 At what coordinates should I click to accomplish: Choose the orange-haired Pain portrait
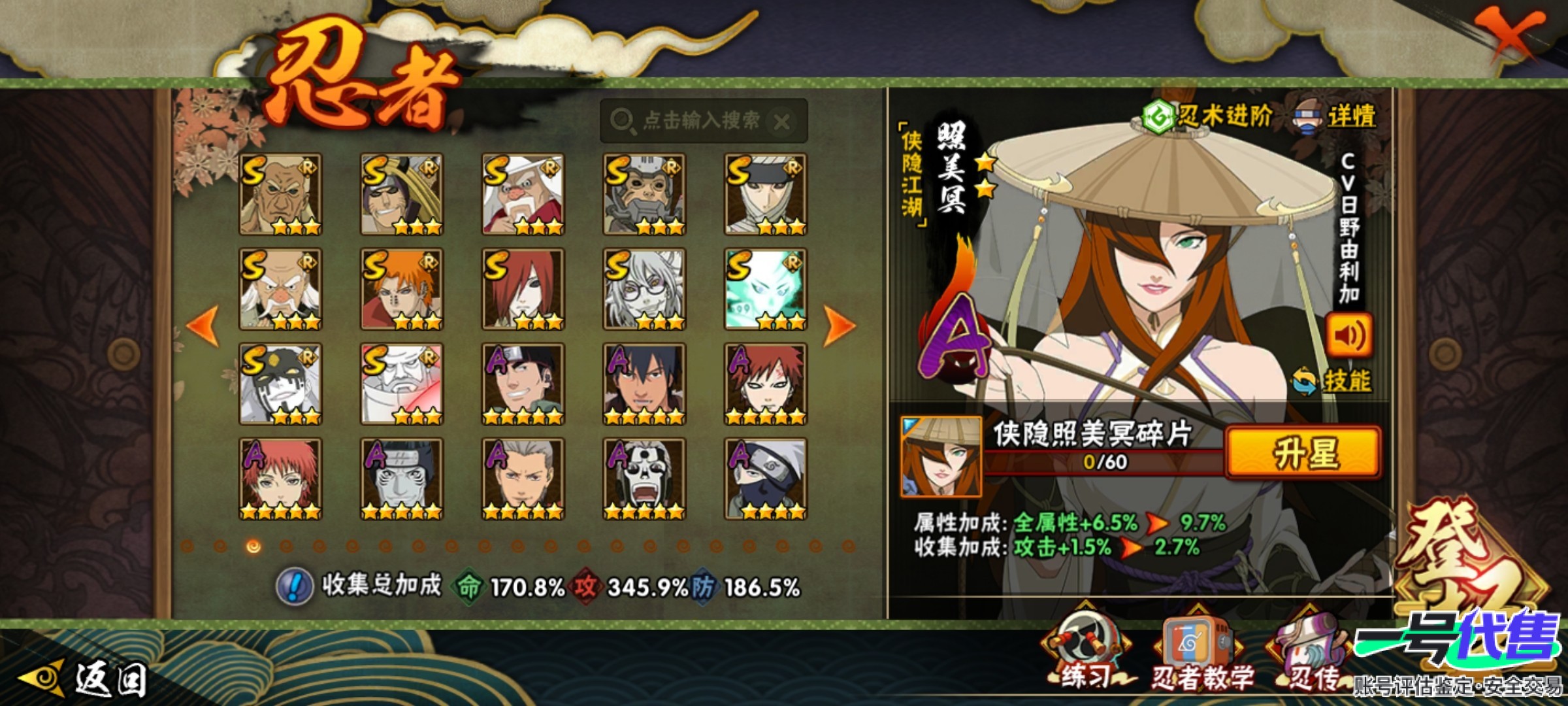coord(402,289)
